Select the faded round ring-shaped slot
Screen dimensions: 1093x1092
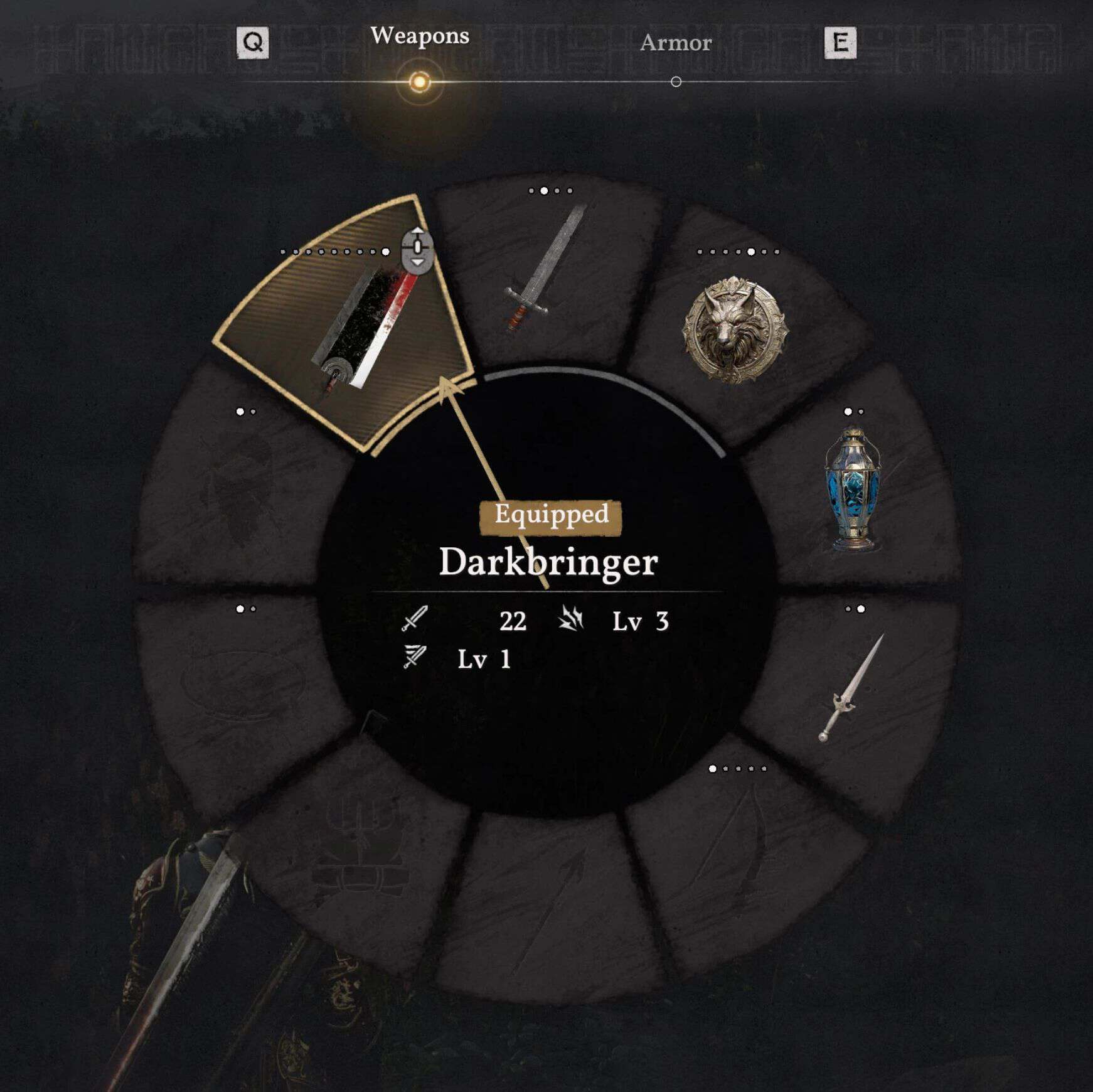click(x=242, y=685)
